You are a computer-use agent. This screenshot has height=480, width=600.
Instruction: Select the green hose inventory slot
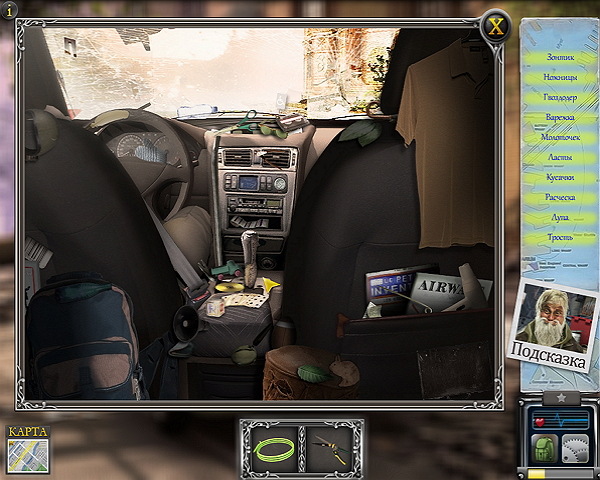271,448
